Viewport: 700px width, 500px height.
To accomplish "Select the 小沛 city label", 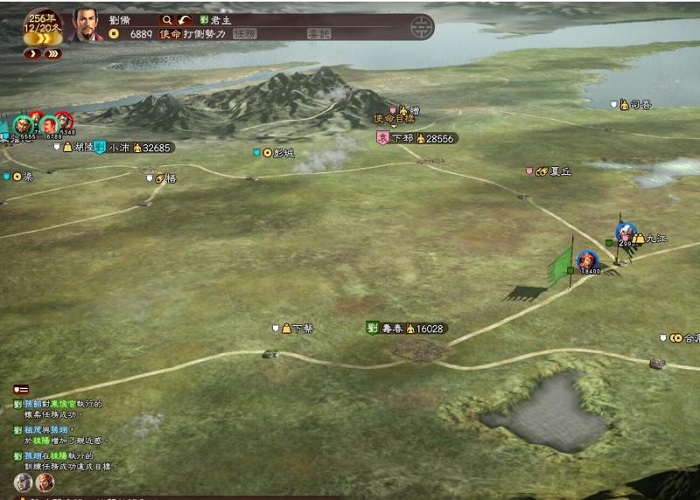I will [x=120, y=147].
